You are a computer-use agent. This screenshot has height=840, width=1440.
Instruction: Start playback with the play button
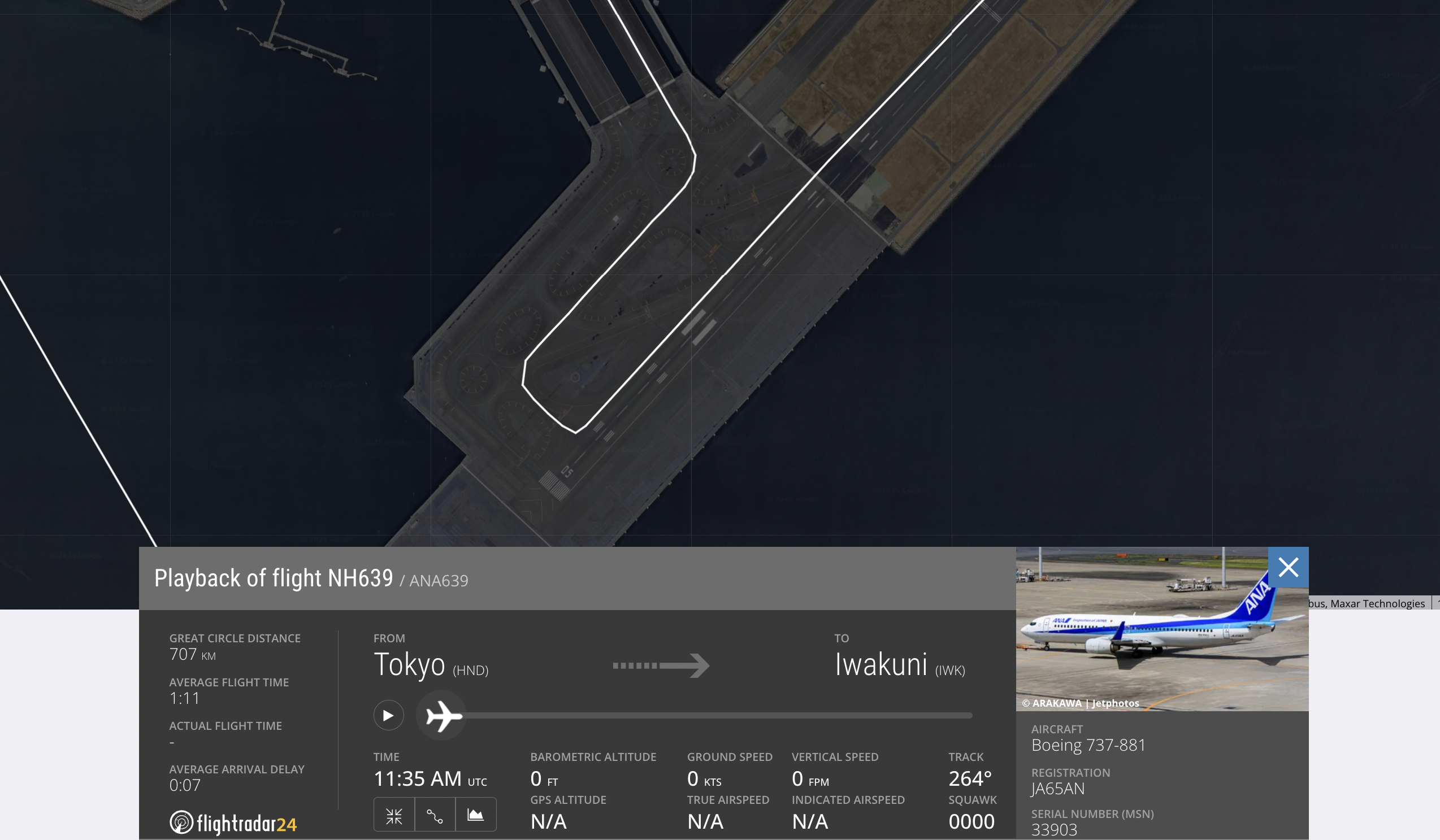click(x=389, y=715)
